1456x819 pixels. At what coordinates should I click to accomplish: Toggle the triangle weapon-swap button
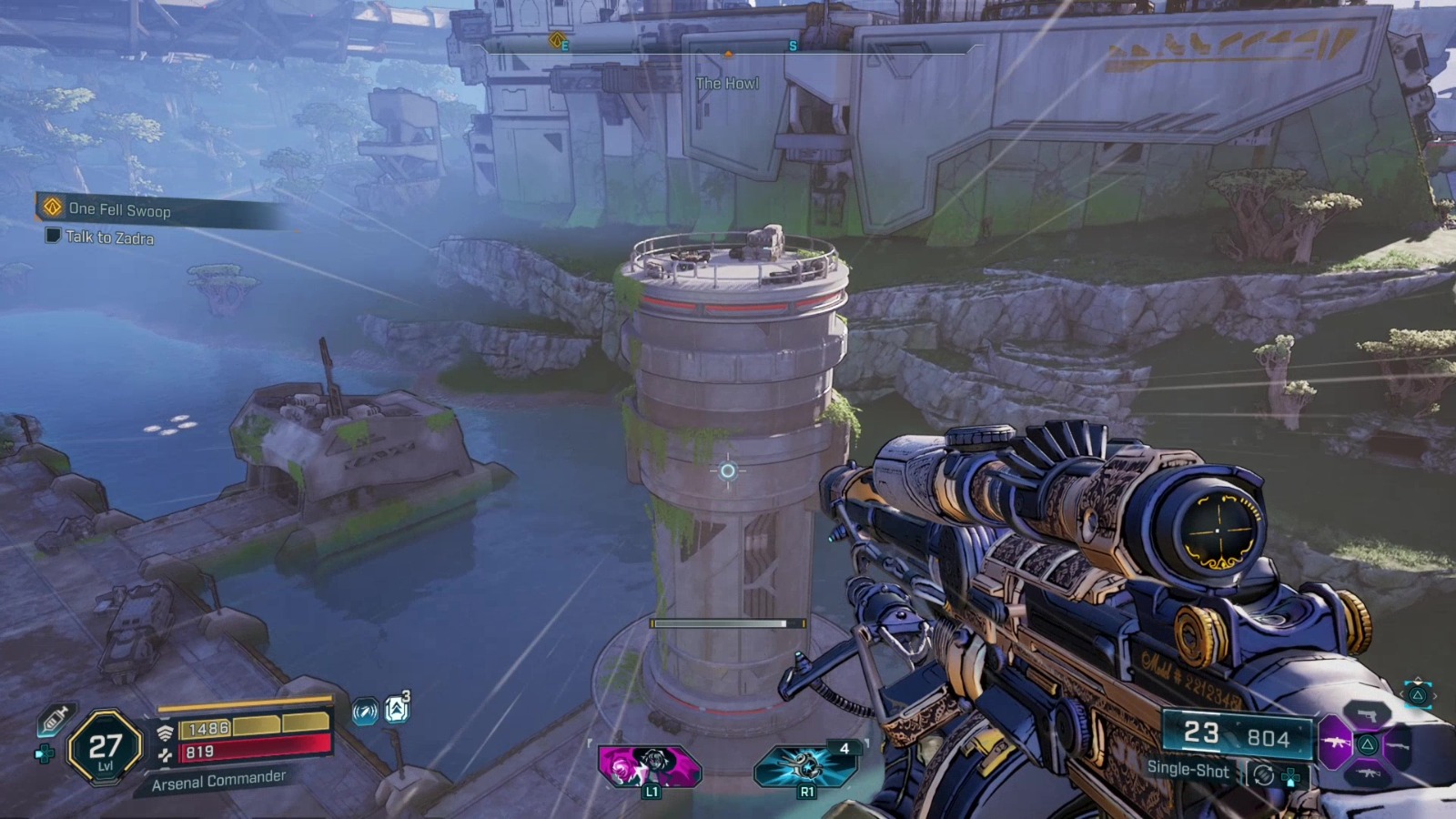coord(1417,693)
